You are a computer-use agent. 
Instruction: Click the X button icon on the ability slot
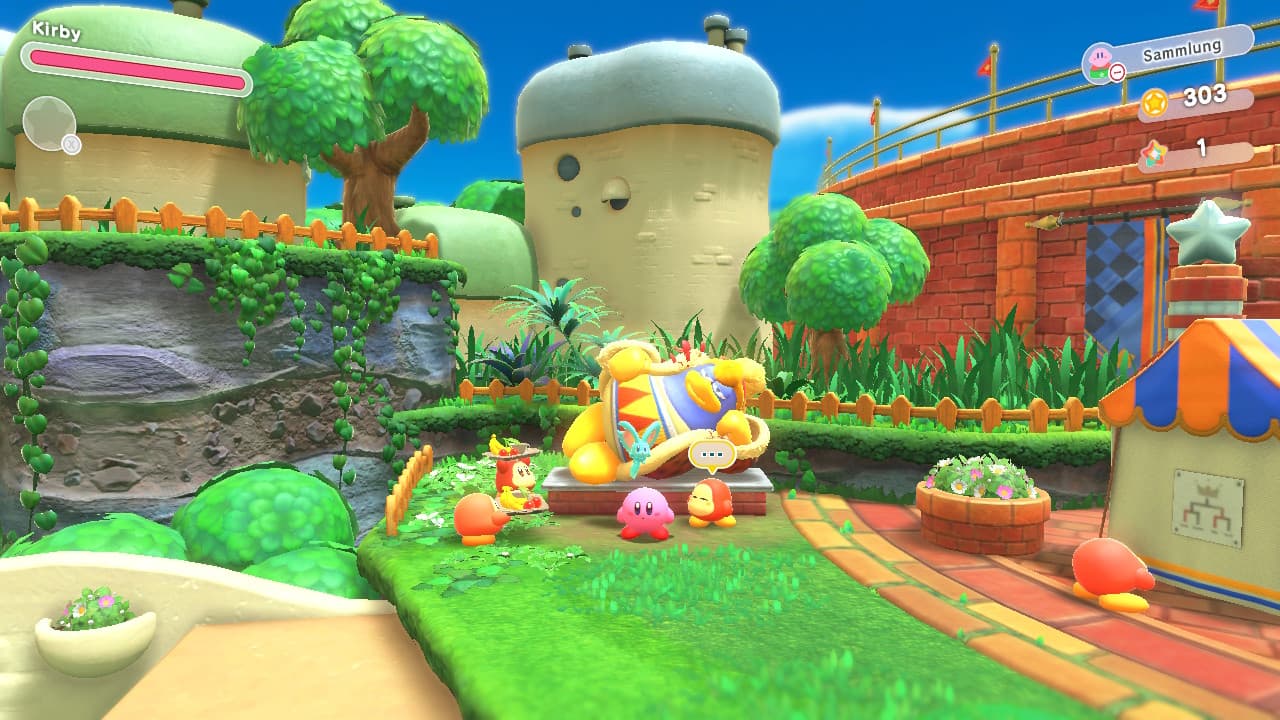pyautogui.click(x=71, y=143)
